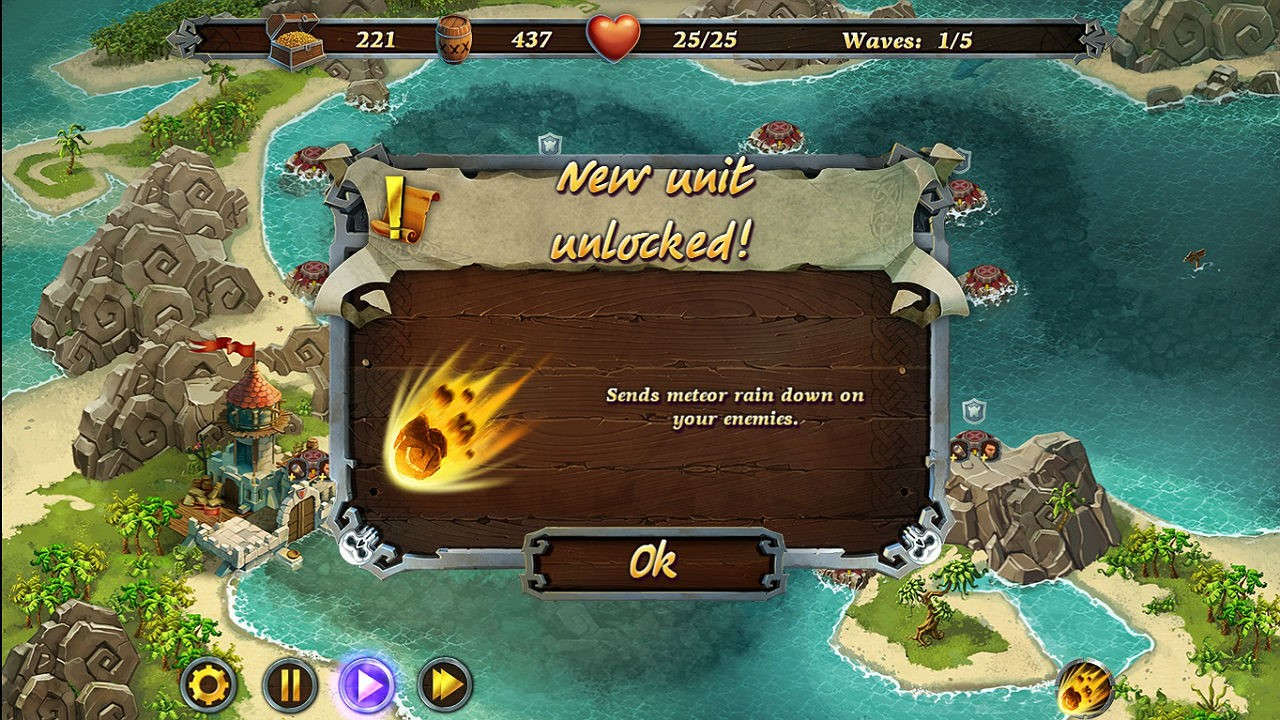
Task: Select the barrel resource icon
Action: pos(457,38)
